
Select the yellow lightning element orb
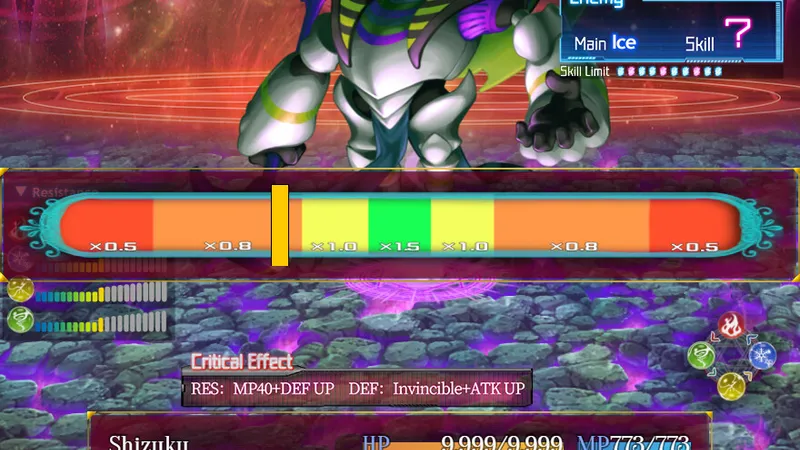(731, 384)
